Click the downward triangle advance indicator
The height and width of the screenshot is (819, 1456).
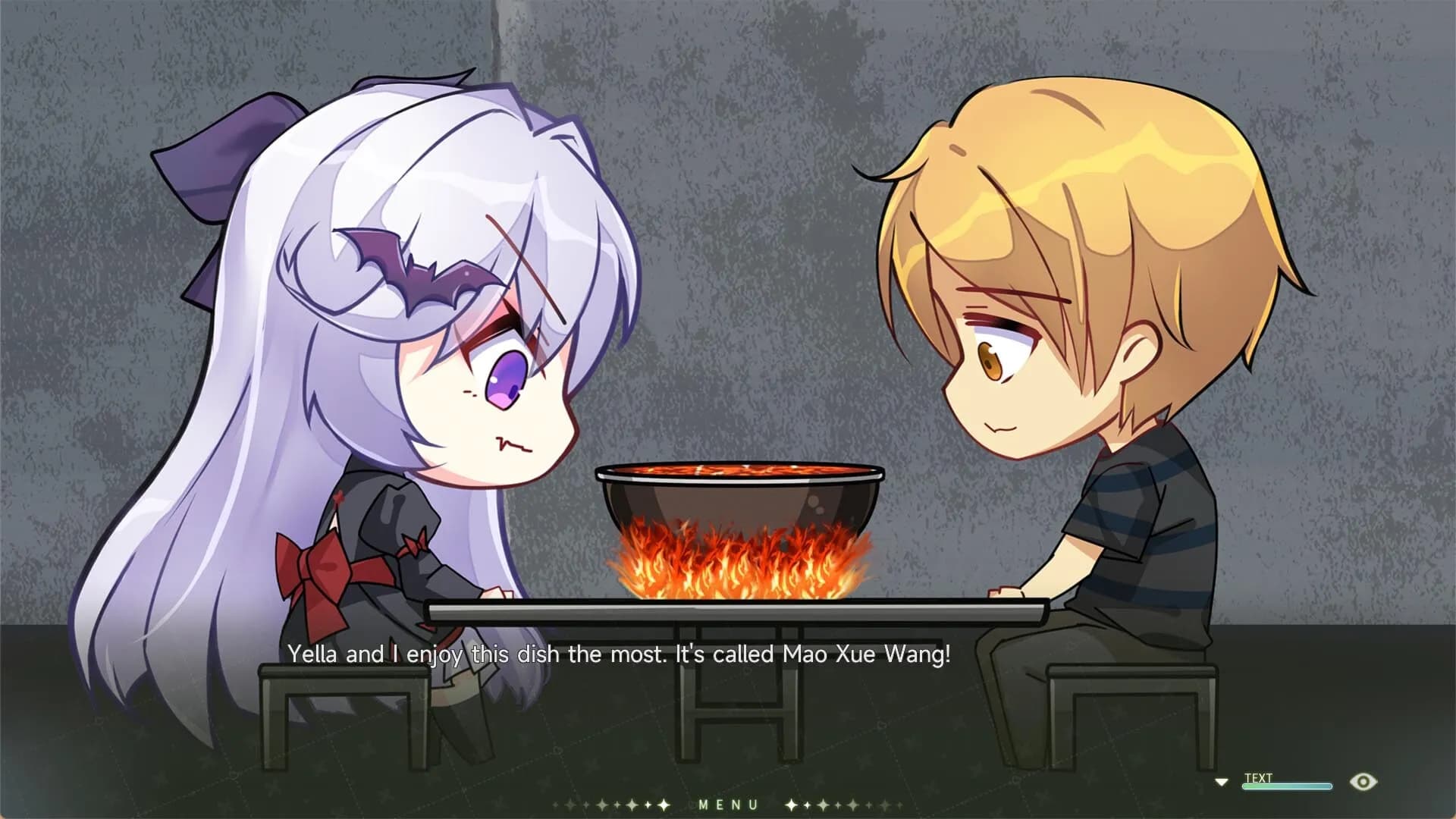point(1222,781)
